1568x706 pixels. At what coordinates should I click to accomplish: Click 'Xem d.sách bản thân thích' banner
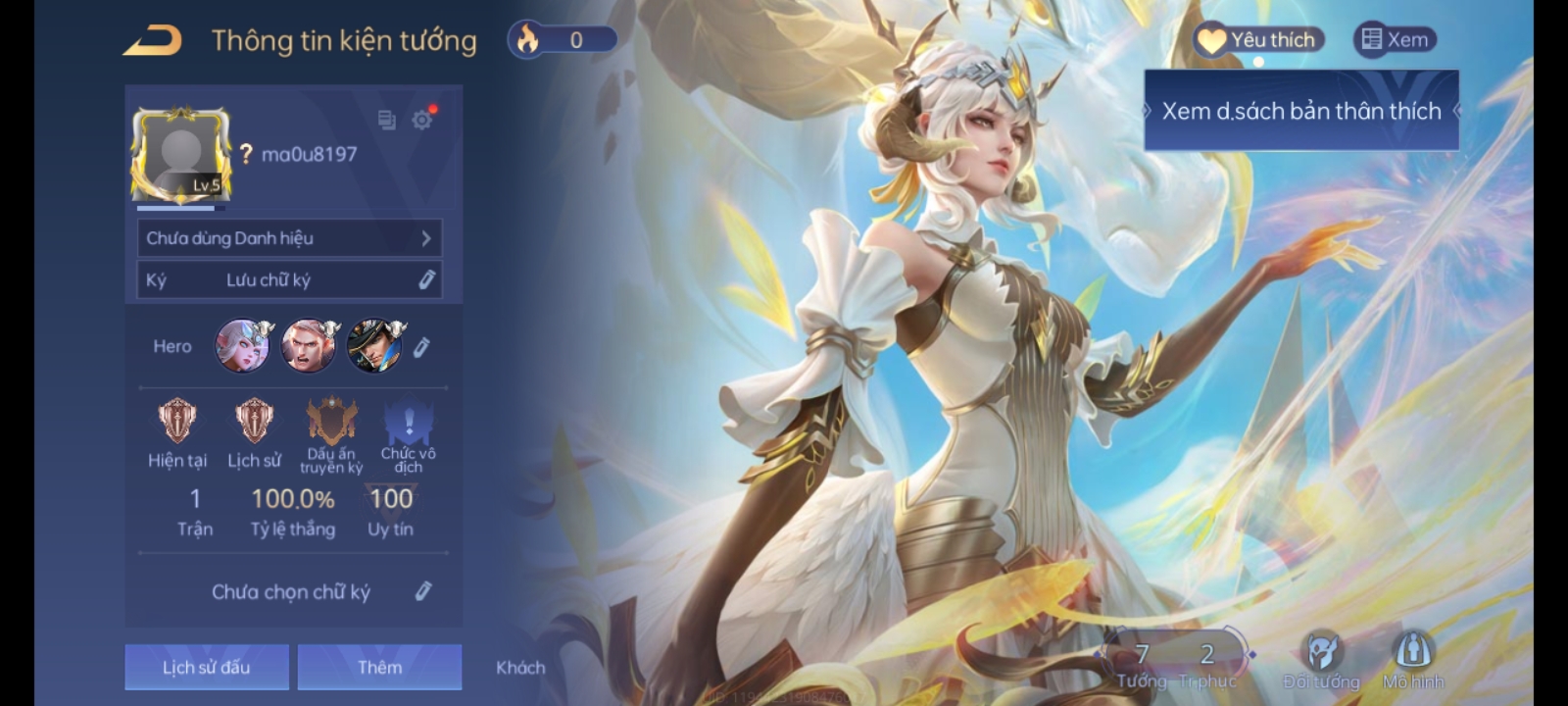(x=1300, y=111)
